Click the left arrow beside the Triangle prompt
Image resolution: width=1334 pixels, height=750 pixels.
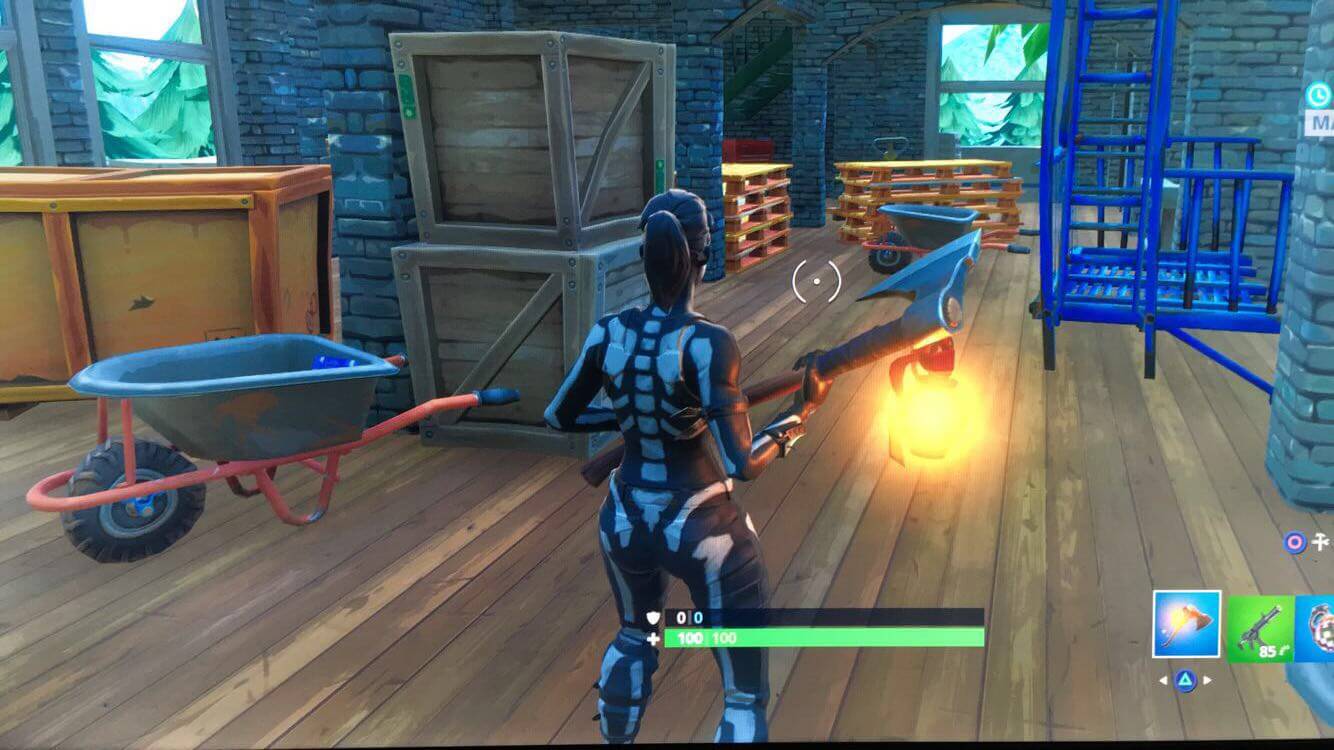(x=1163, y=681)
